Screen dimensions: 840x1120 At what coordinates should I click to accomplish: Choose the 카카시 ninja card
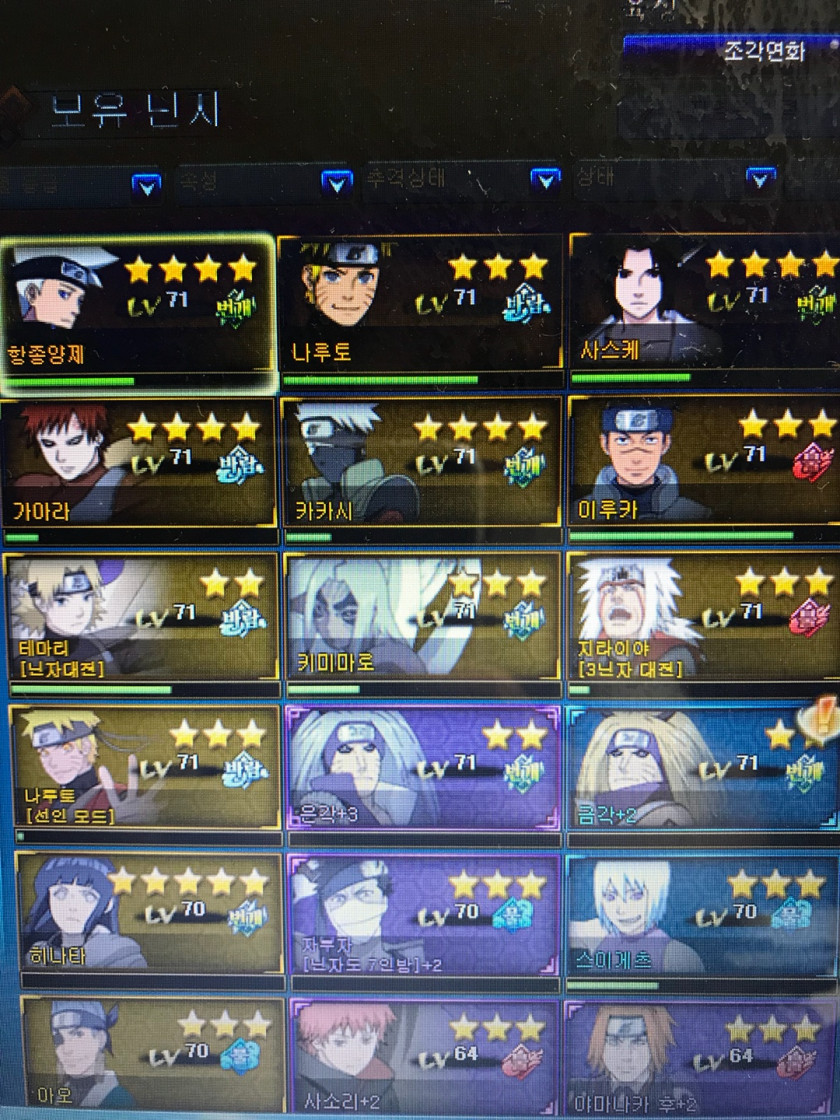tap(420, 463)
